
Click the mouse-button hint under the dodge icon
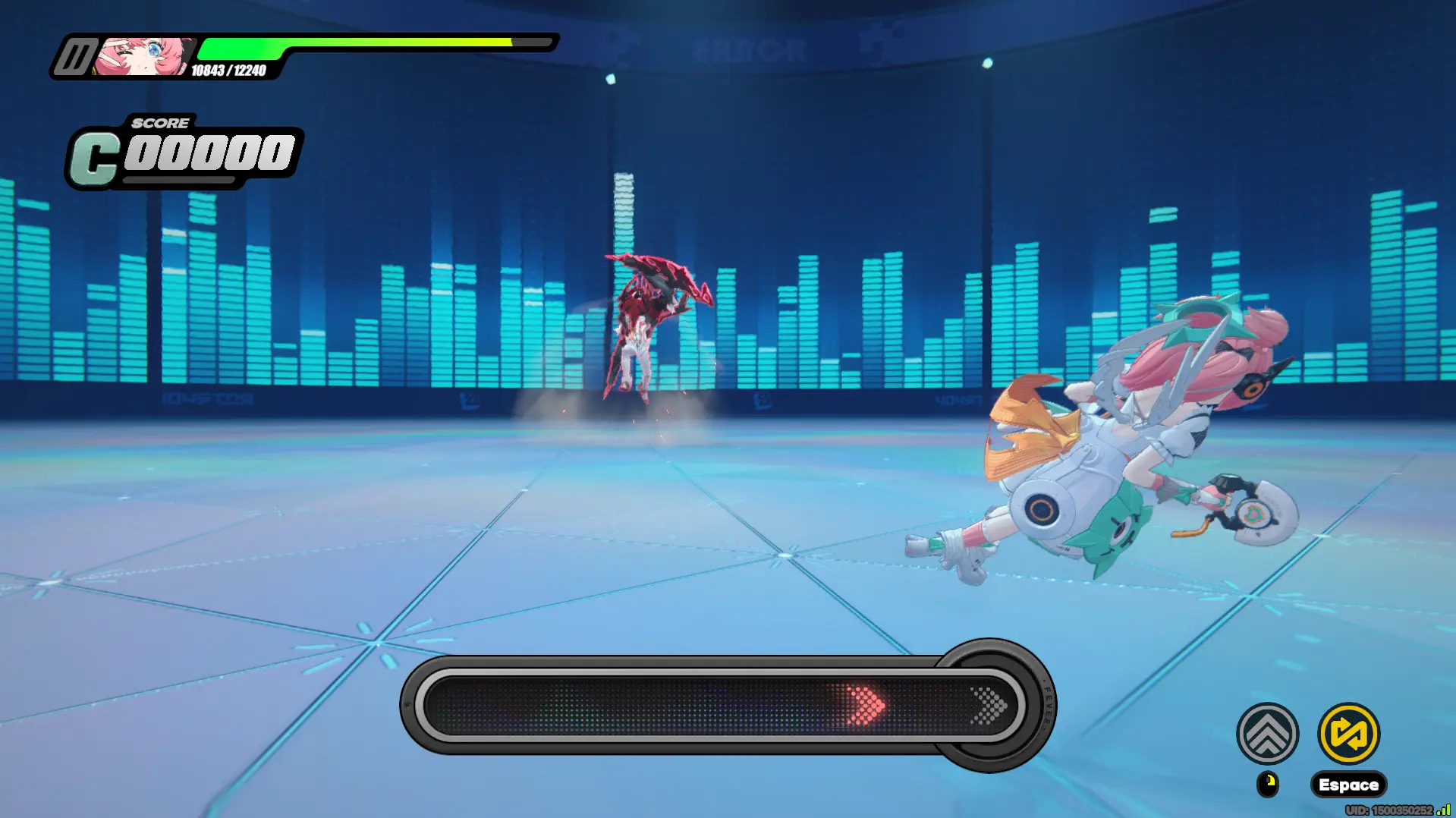point(1268,784)
